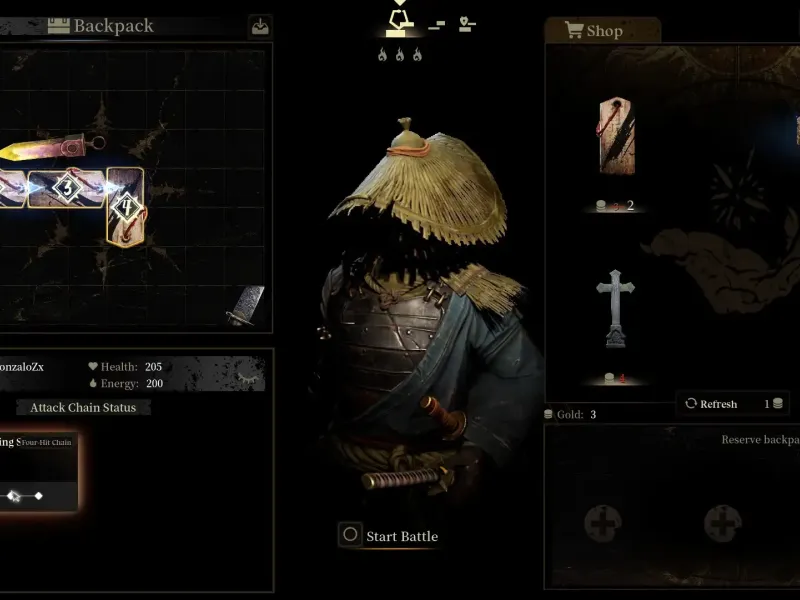Screen dimensions: 800x600
Task: Select the steel blade in the backpack corner
Action: pos(246,306)
